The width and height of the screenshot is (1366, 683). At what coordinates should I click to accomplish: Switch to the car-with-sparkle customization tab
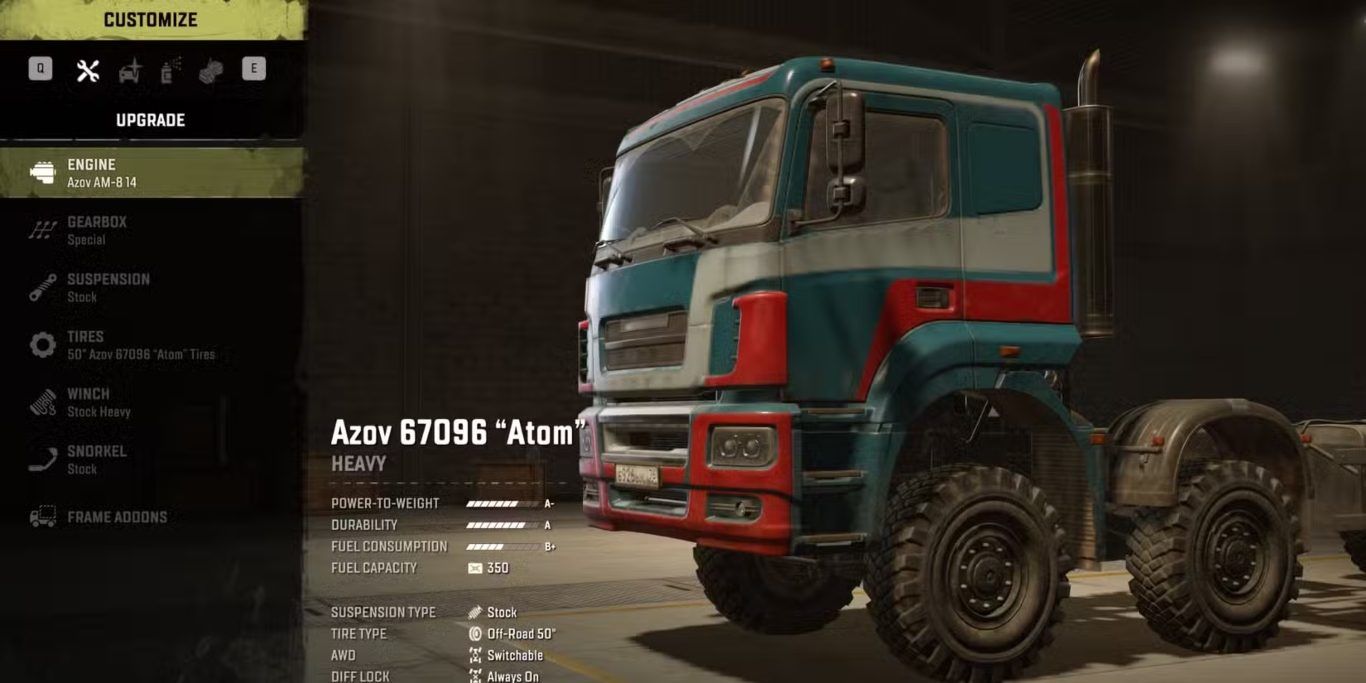click(x=130, y=70)
